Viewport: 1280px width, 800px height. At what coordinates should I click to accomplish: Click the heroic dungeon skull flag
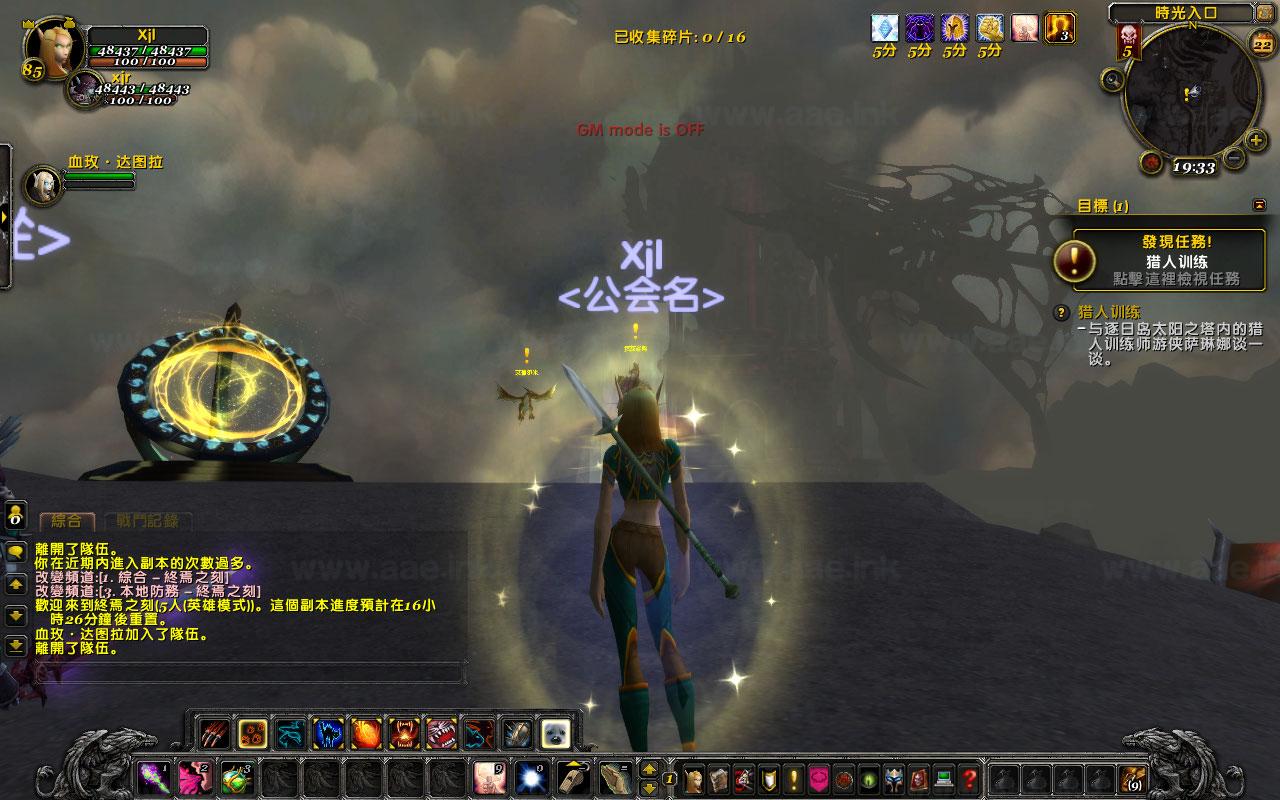[x=1127, y=41]
